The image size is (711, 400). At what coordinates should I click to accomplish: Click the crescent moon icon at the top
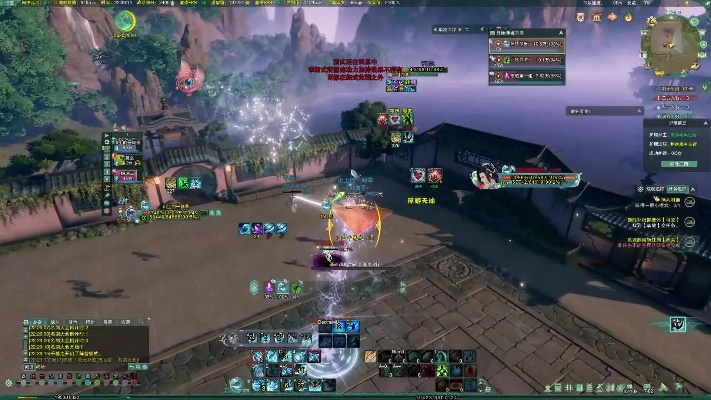coord(124,21)
